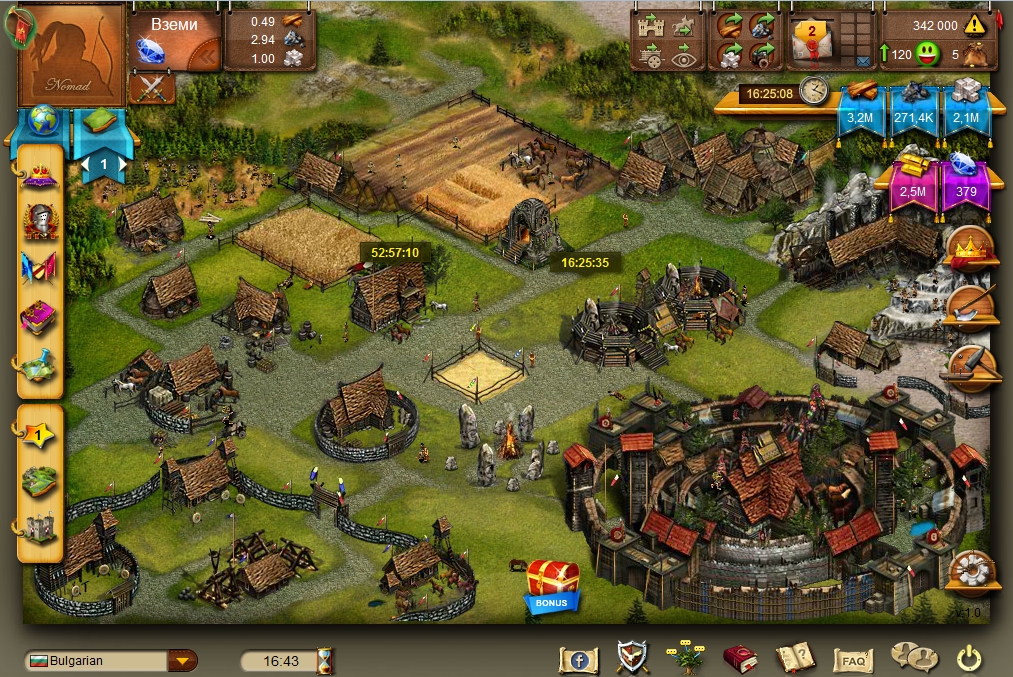This screenshot has height=677, width=1013.
Task: Click the Вземи diamond reward button
Action: coord(173,42)
